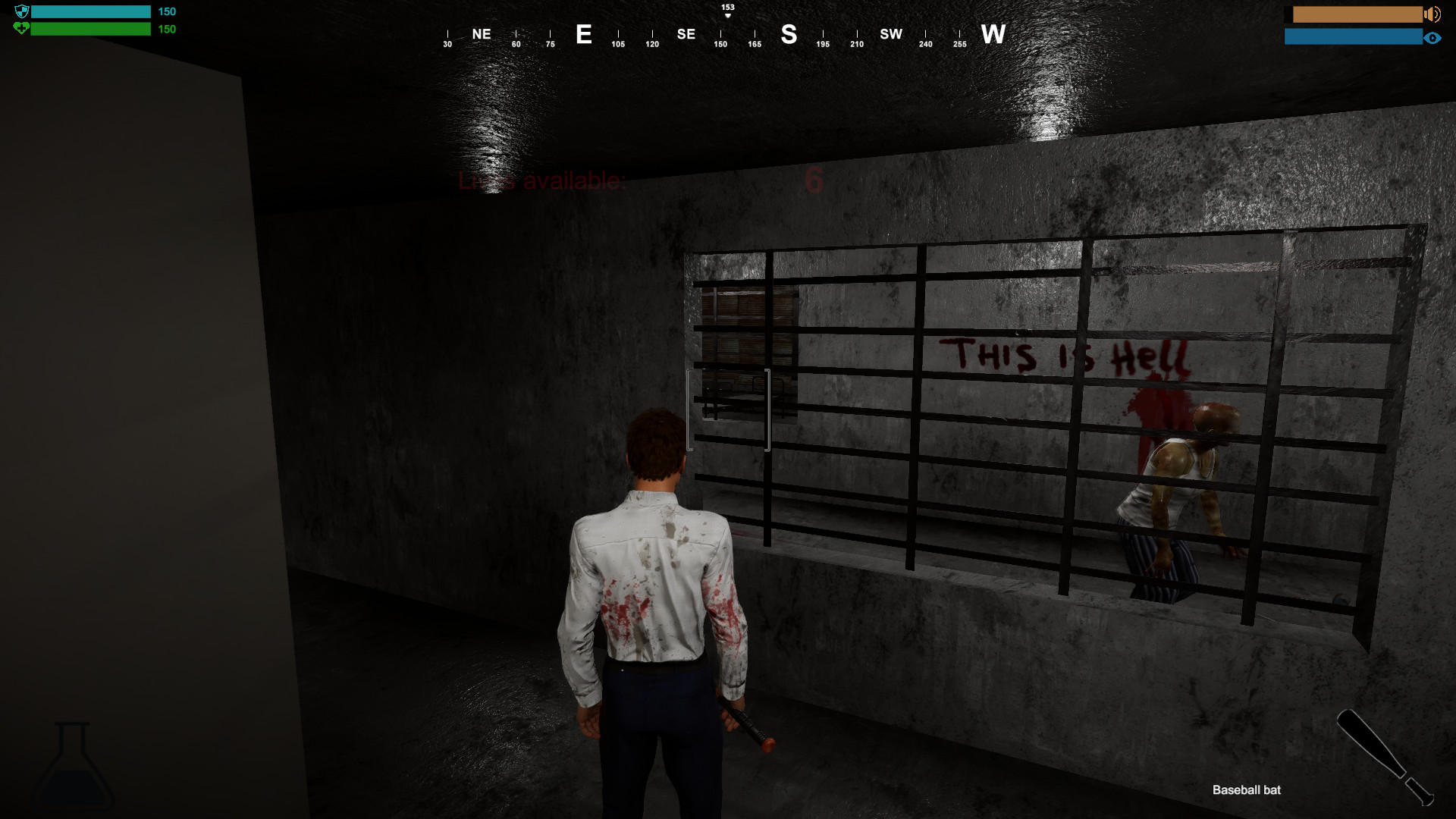Click the SW label on the compass bar
Image resolution: width=1456 pixels, height=819 pixels.
[891, 35]
